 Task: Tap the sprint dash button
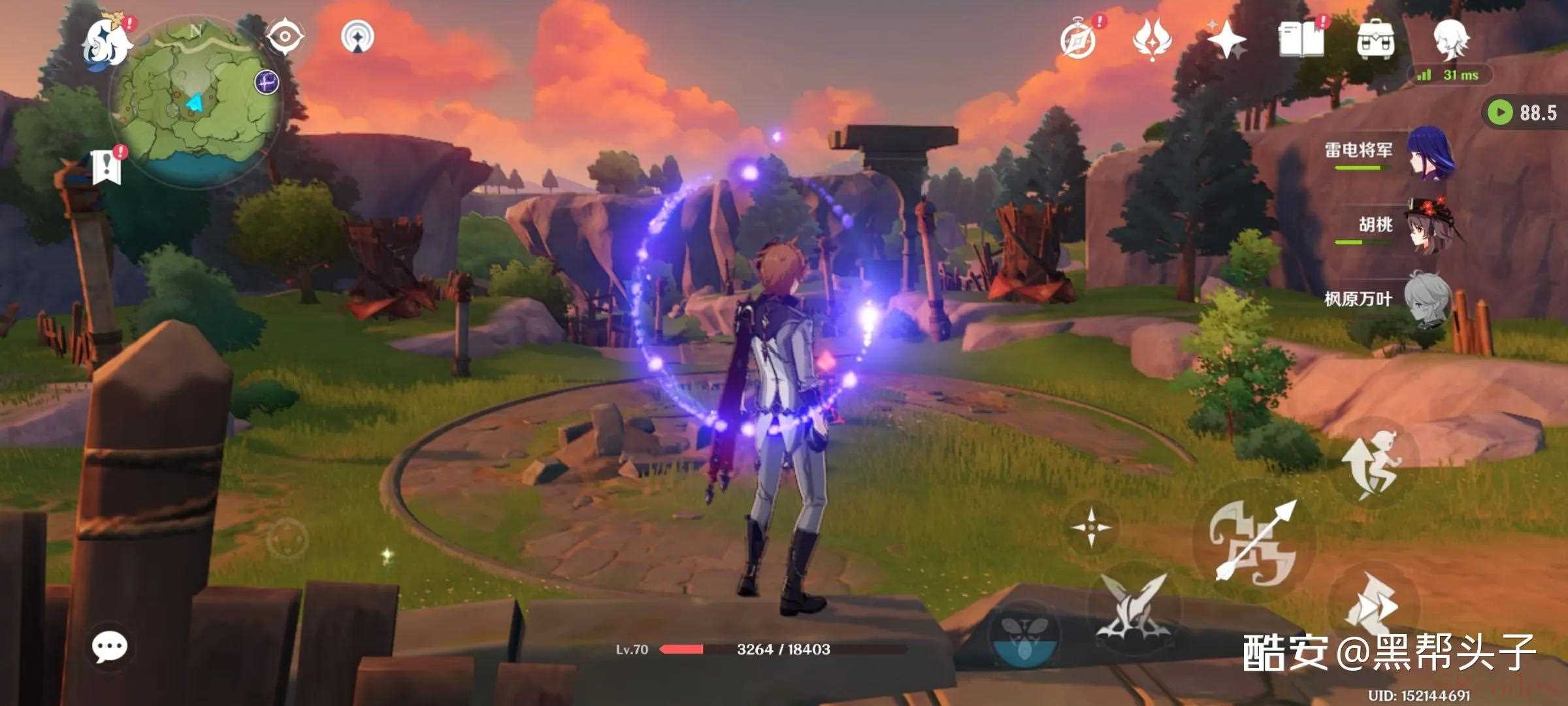(1372, 605)
